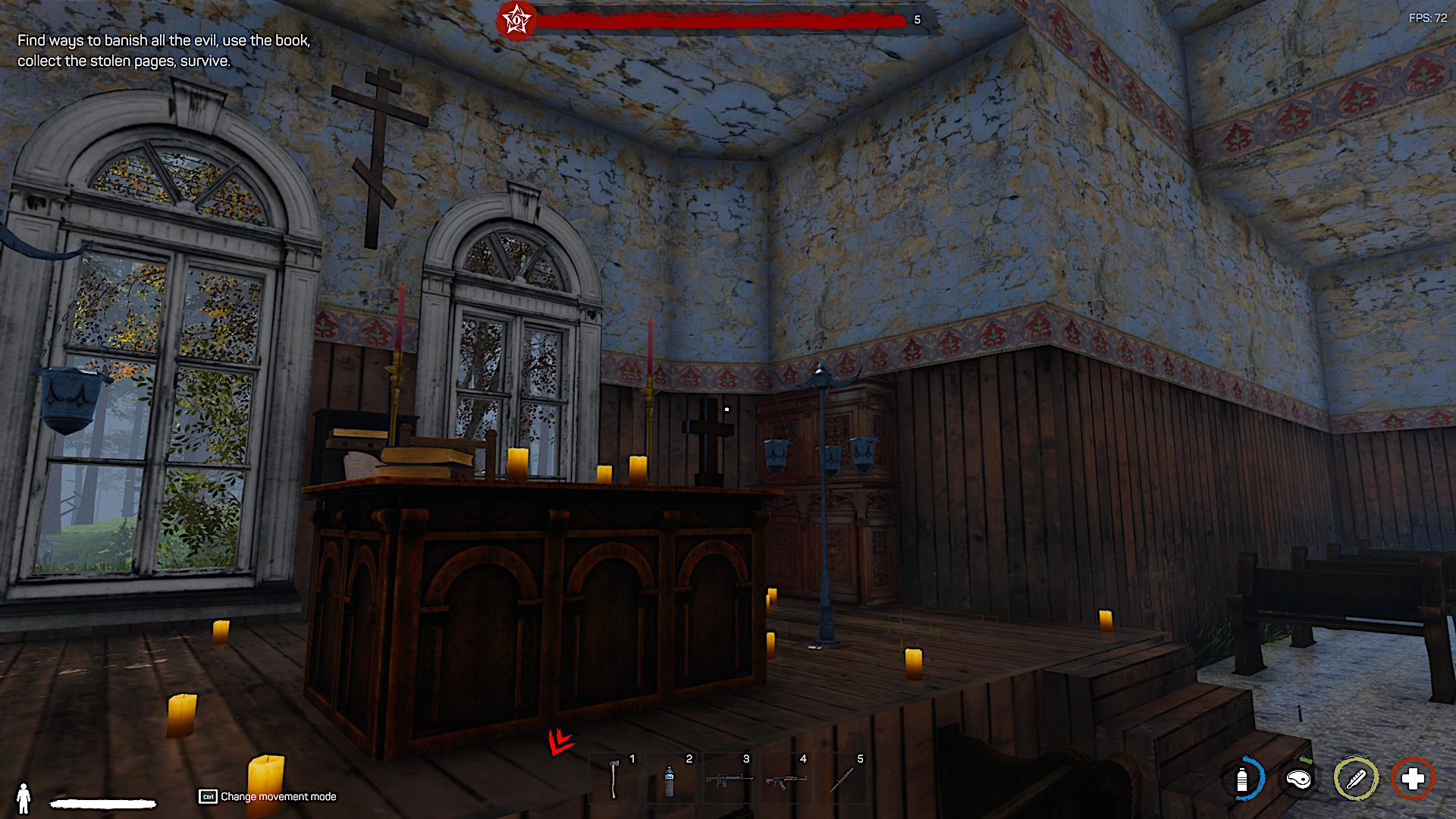
Task: Click the red pentagram star emblem
Action: pyautogui.click(x=516, y=19)
